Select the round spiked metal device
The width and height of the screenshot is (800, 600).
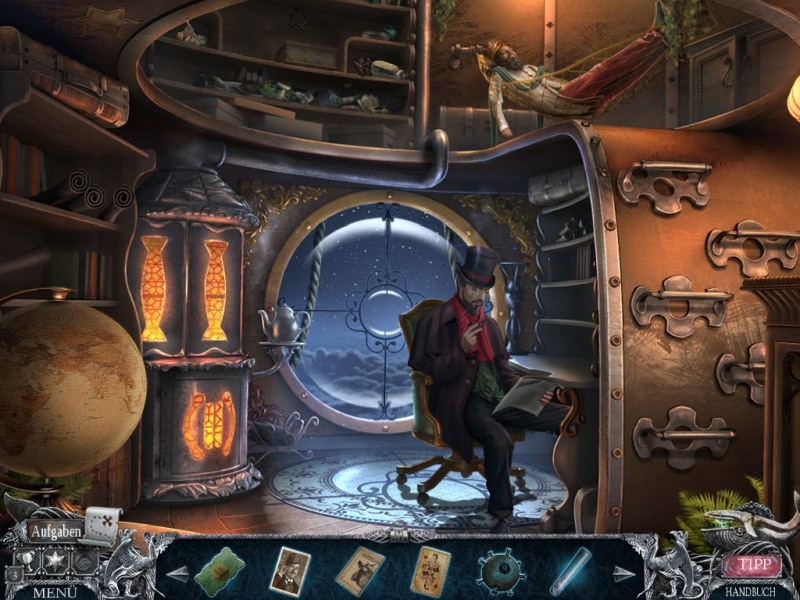(x=500, y=571)
